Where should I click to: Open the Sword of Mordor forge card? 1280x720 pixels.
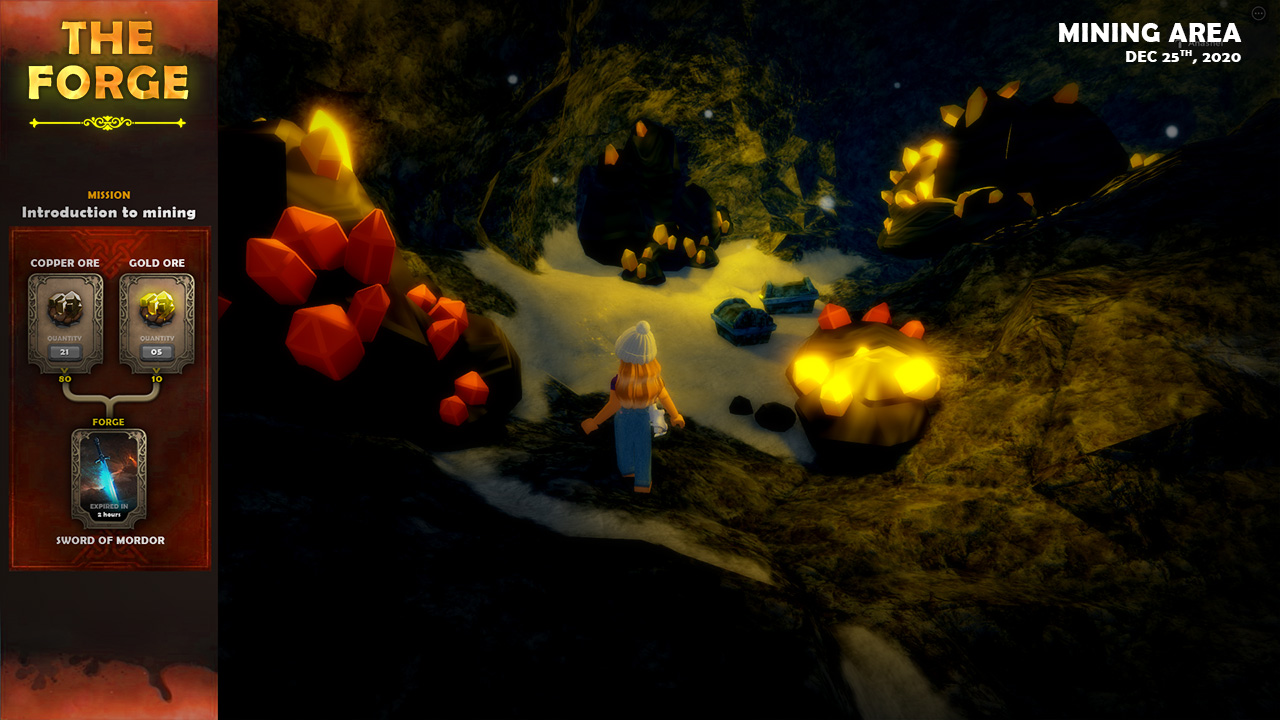[109, 478]
